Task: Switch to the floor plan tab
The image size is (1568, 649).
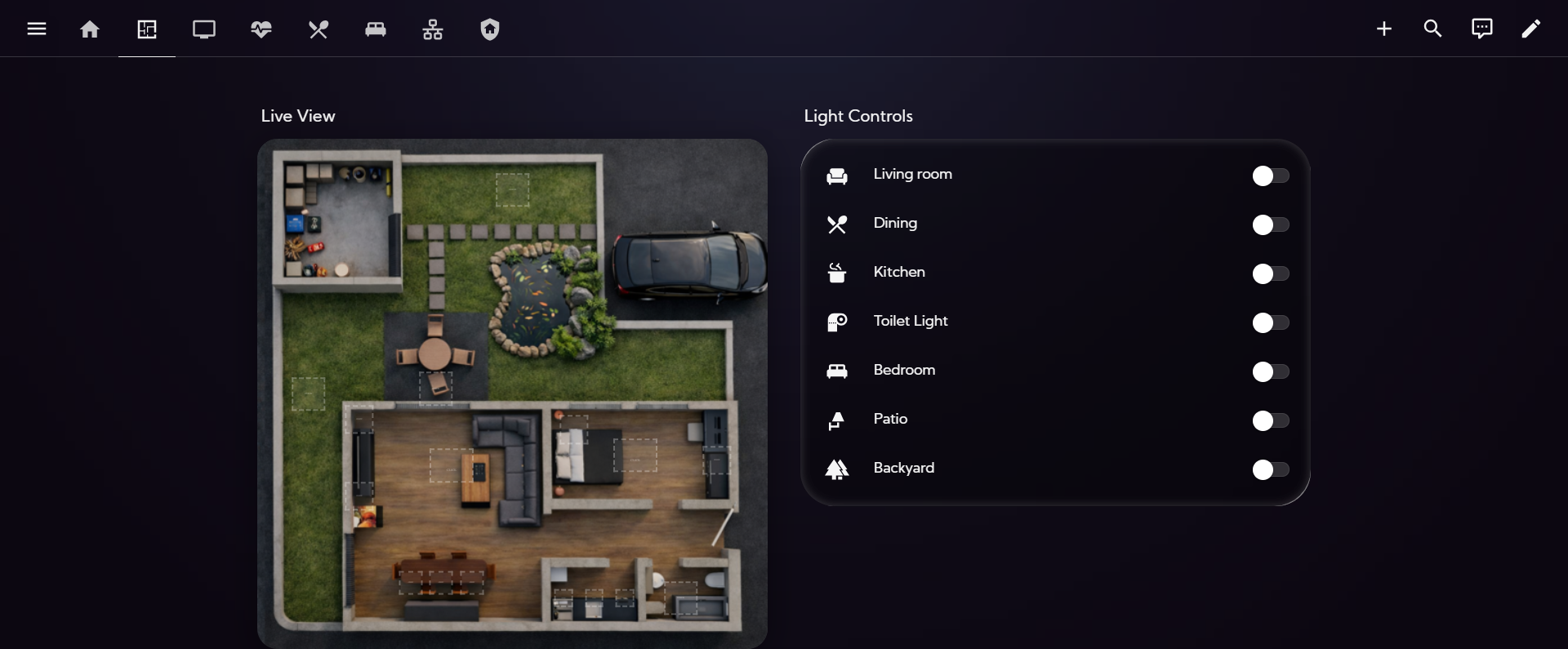Action: pos(147,29)
